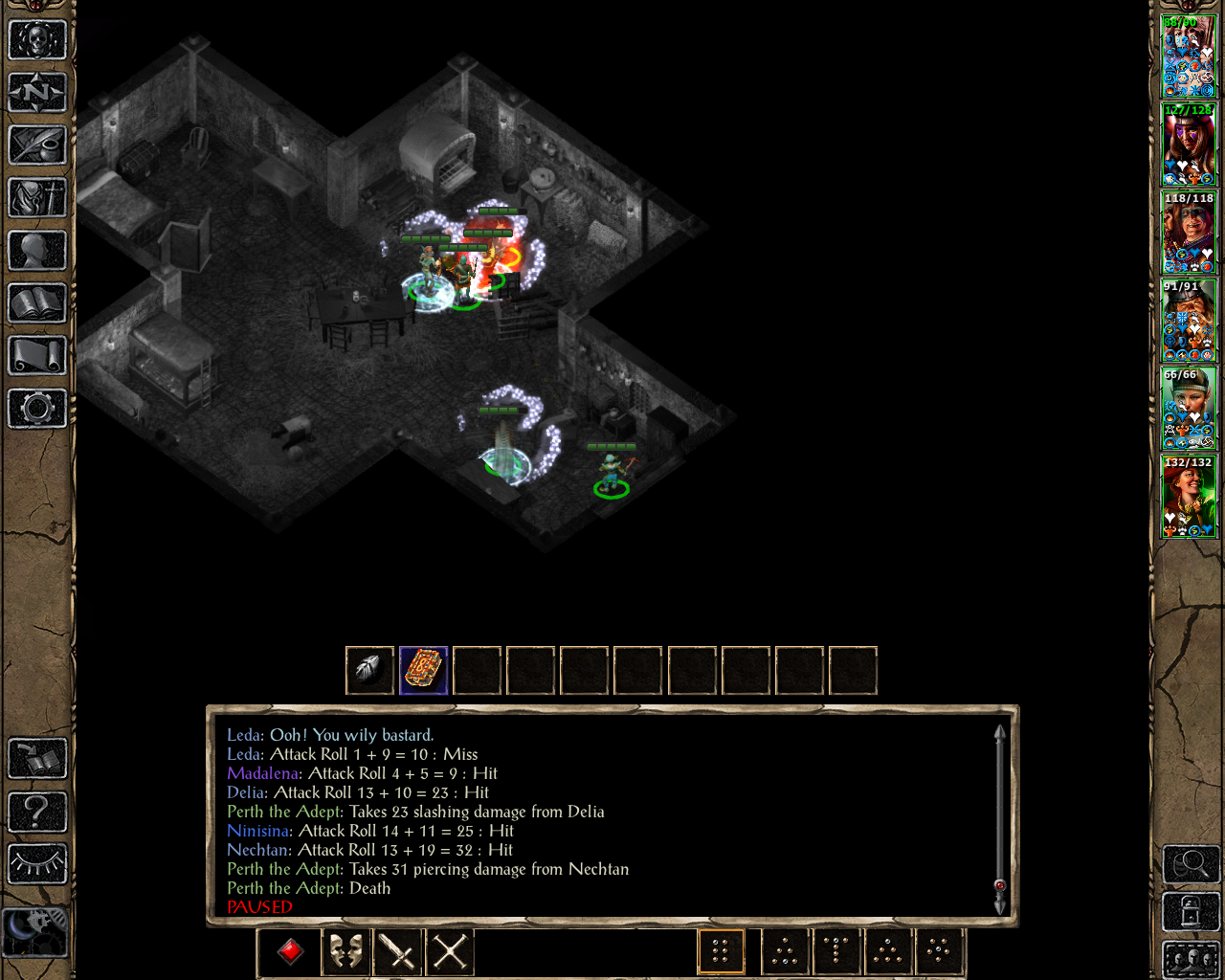1225x980 pixels.
Task: Click the magnifying glass zoom button
Action: coord(1191,864)
